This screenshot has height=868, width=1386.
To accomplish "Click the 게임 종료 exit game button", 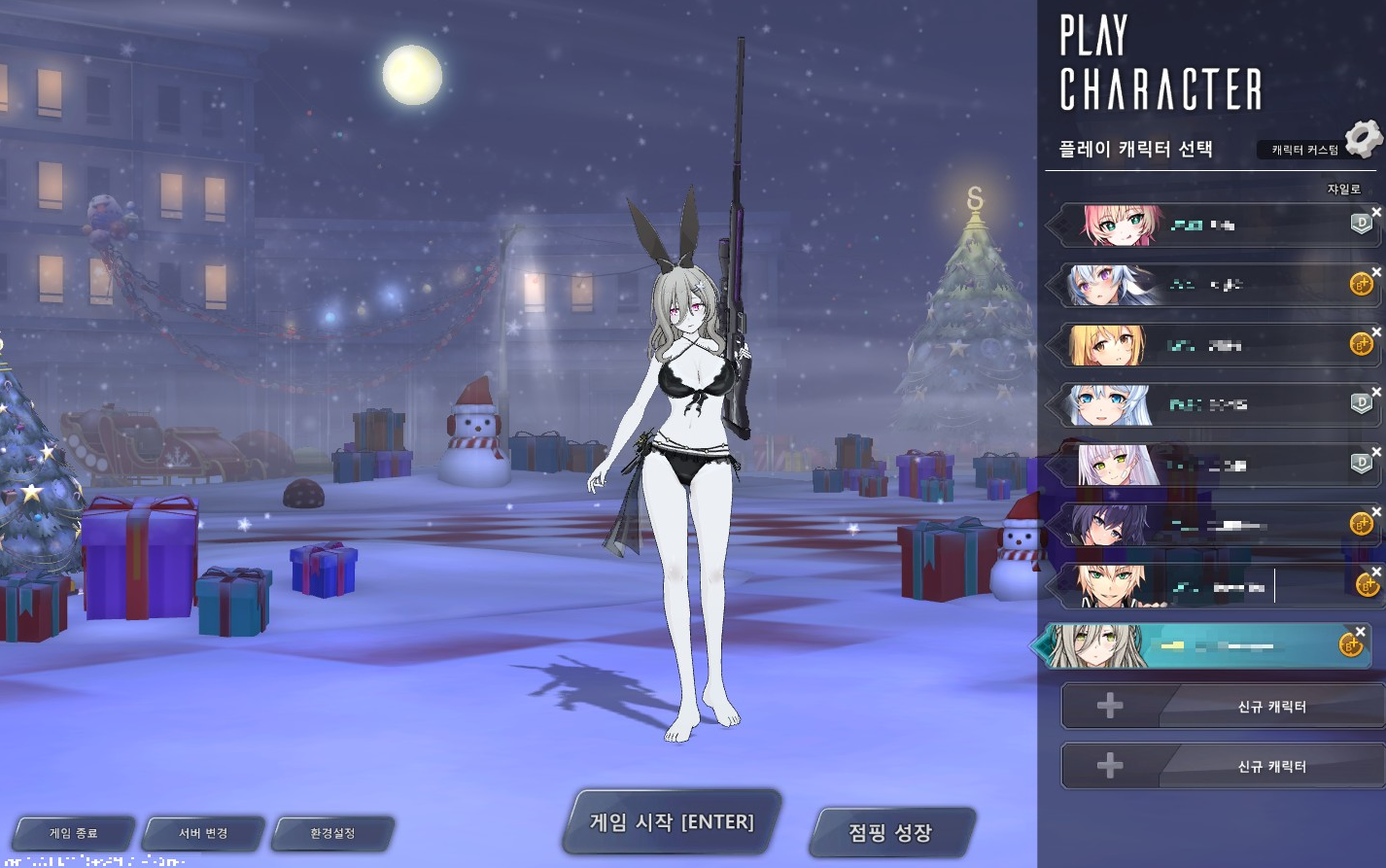I will 73,834.
